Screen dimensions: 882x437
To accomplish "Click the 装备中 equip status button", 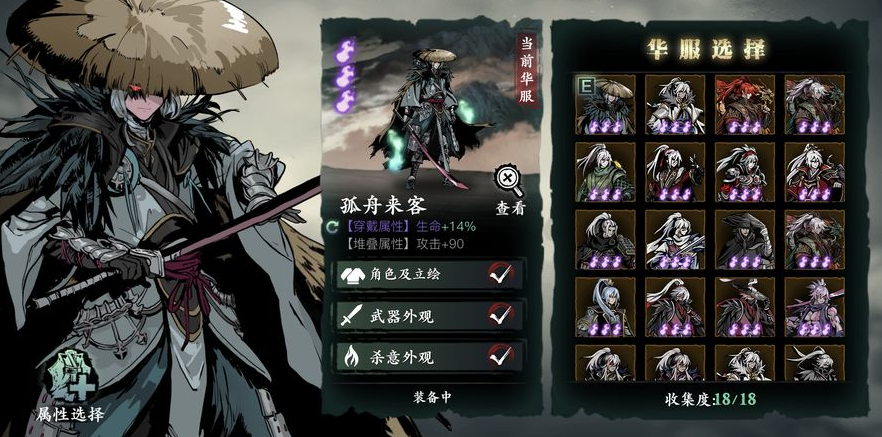I will (433, 397).
